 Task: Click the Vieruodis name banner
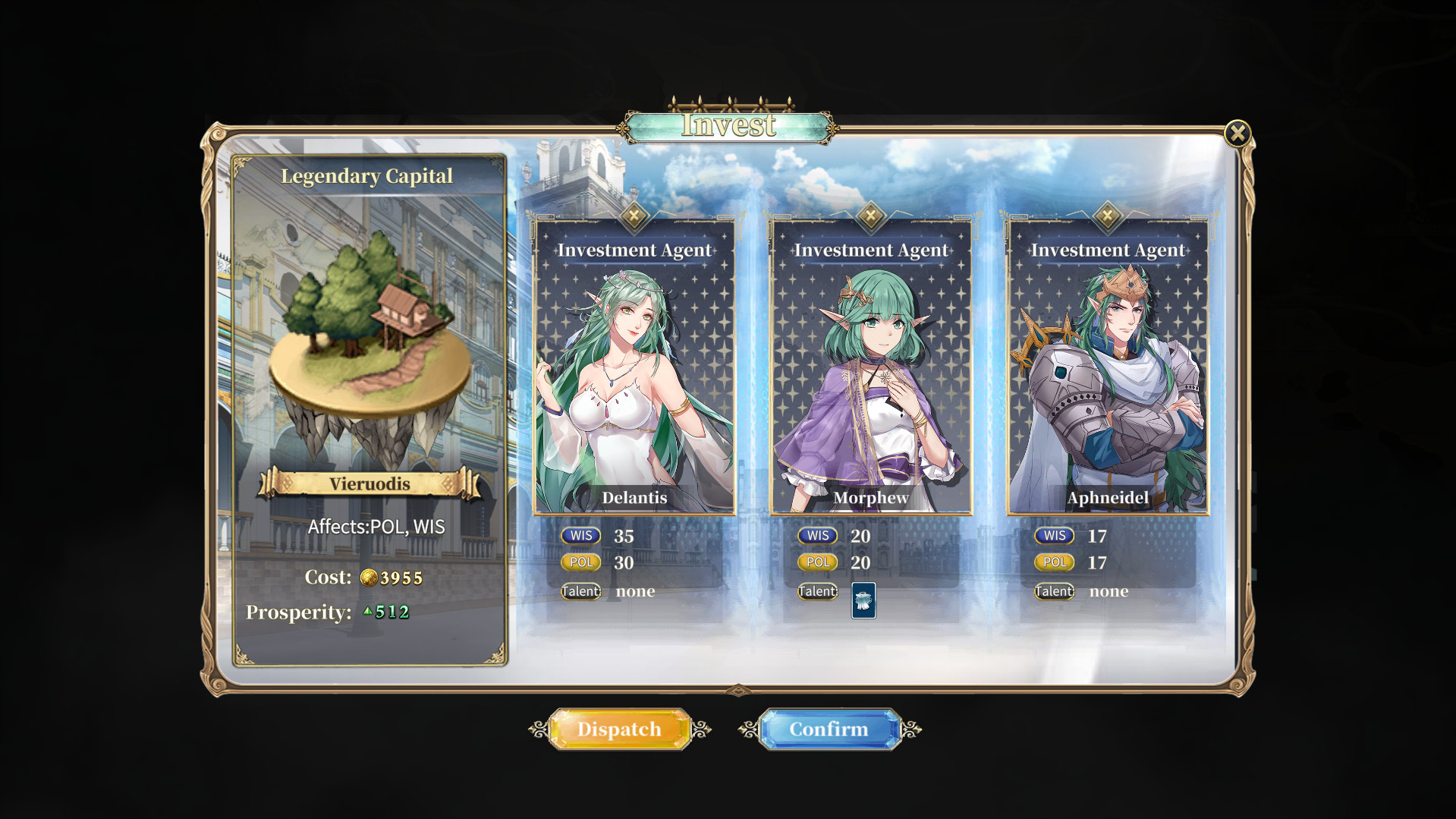[370, 484]
